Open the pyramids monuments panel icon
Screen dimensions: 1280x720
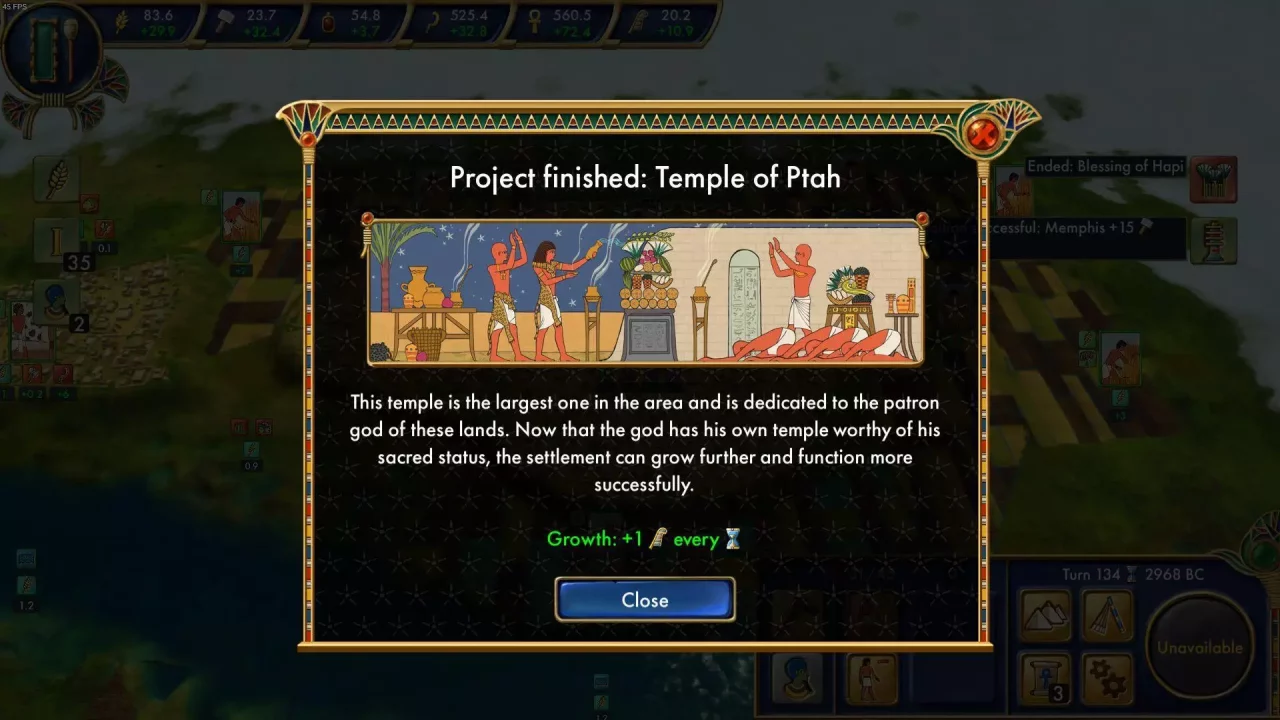[1045, 615]
